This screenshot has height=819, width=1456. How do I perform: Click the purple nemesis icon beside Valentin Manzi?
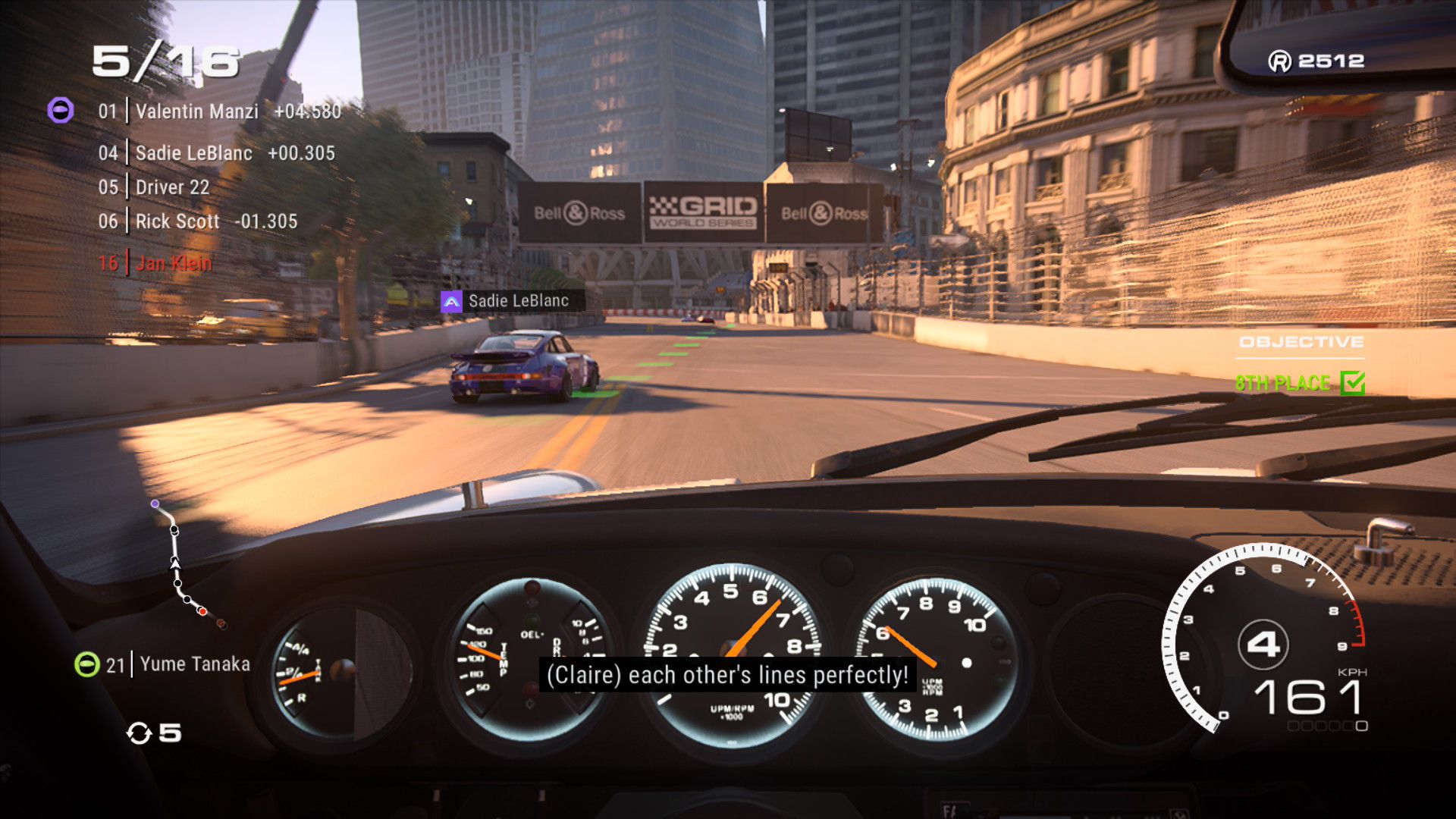(x=61, y=111)
